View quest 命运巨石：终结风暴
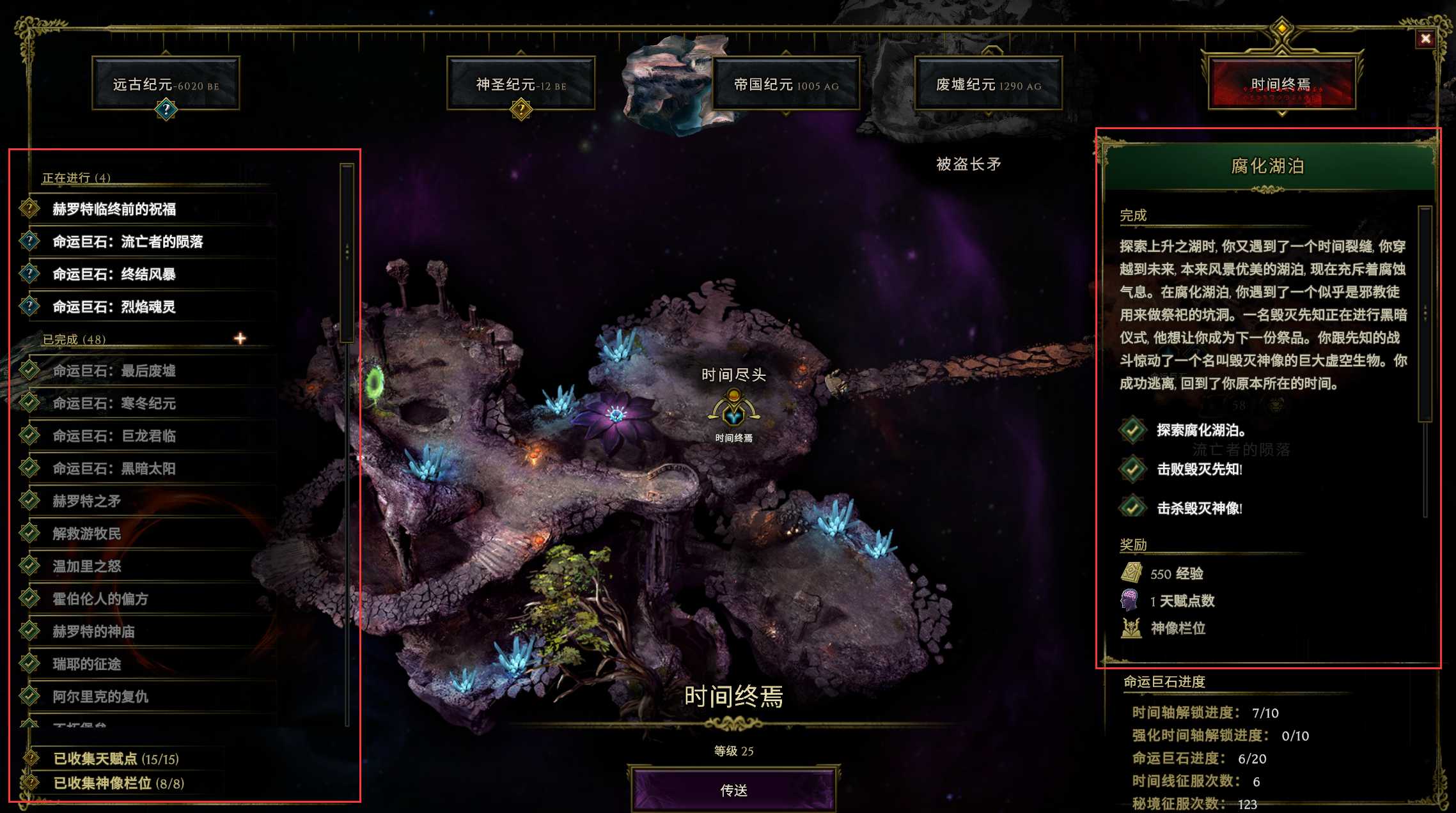1456x813 pixels. click(x=114, y=274)
